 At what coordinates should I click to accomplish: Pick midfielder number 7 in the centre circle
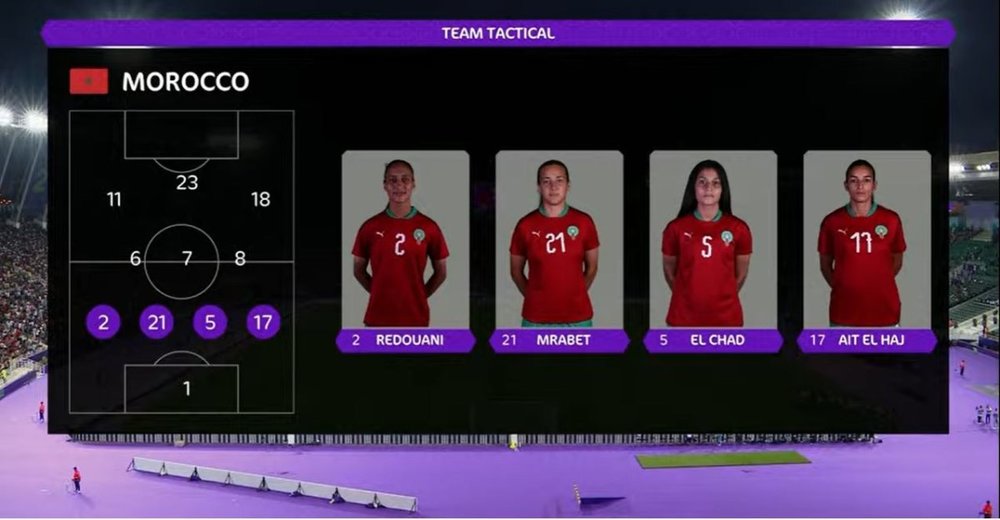(x=187, y=259)
